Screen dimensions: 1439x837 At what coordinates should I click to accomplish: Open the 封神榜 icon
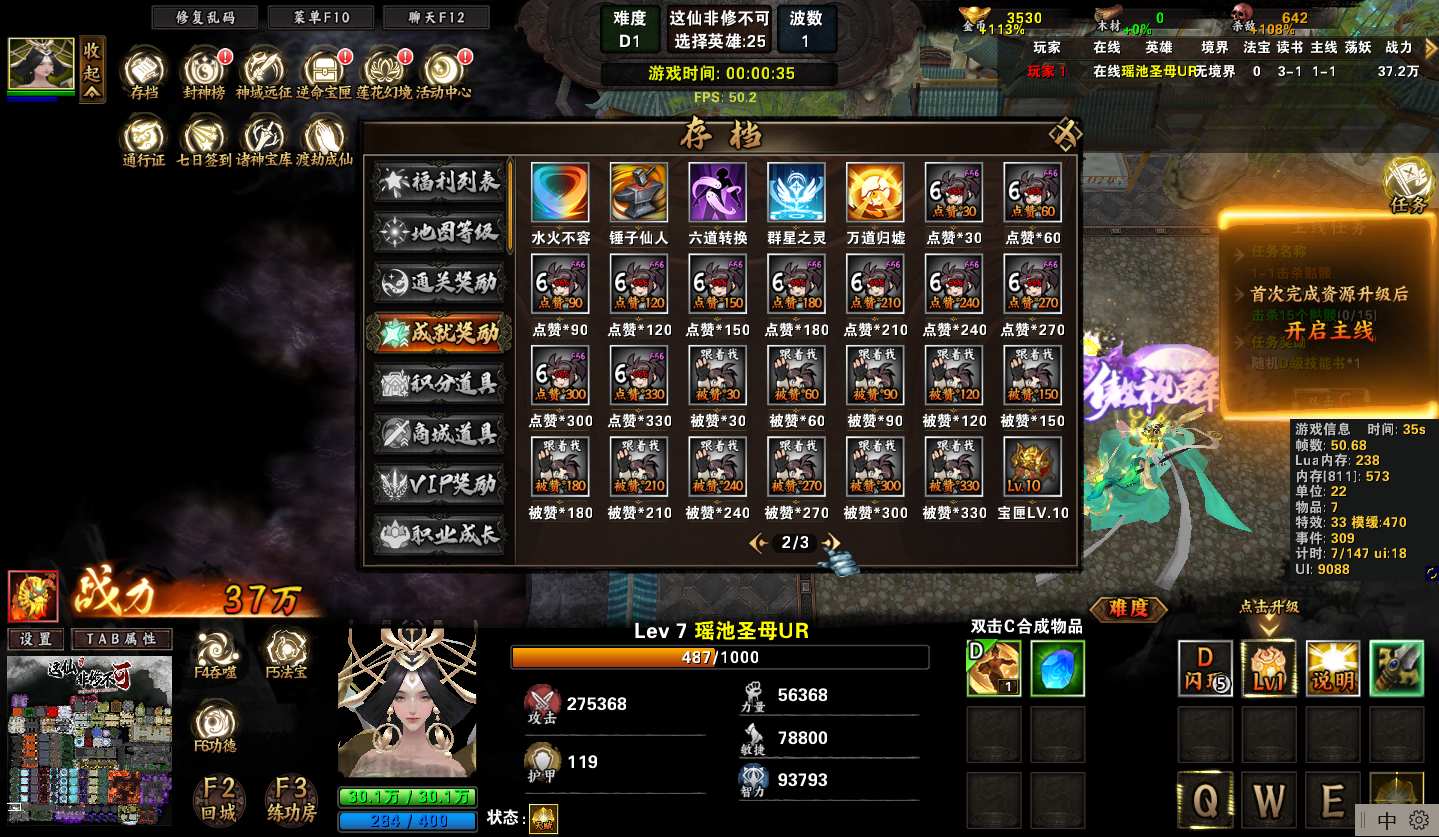(205, 69)
